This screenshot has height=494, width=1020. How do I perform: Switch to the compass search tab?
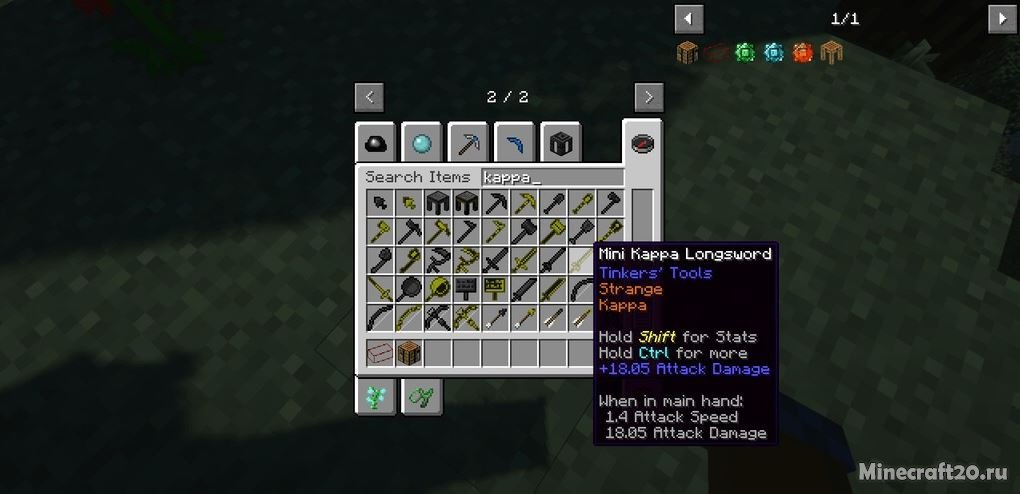tap(641, 143)
